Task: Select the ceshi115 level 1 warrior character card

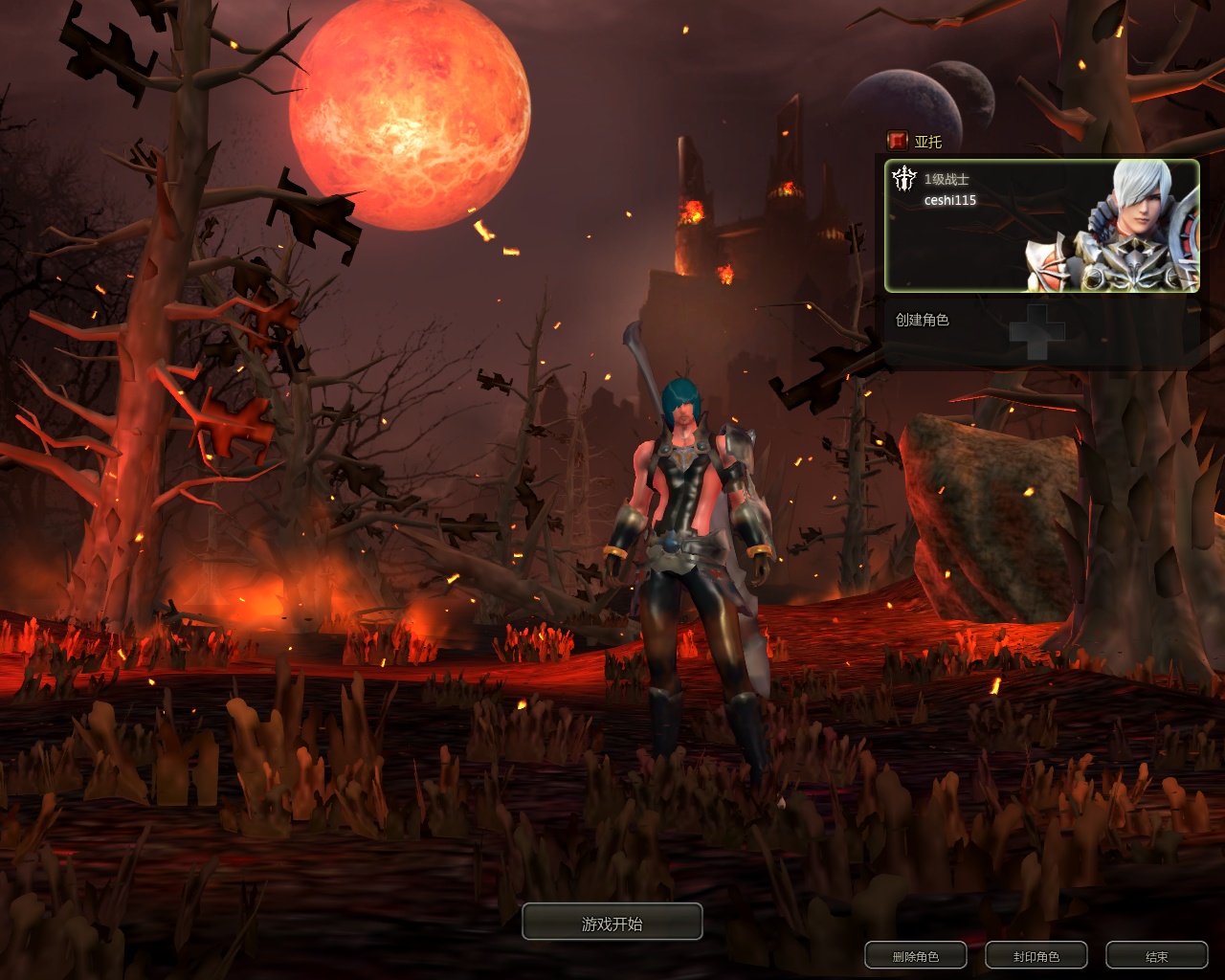Action: (x=1041, y=226)
